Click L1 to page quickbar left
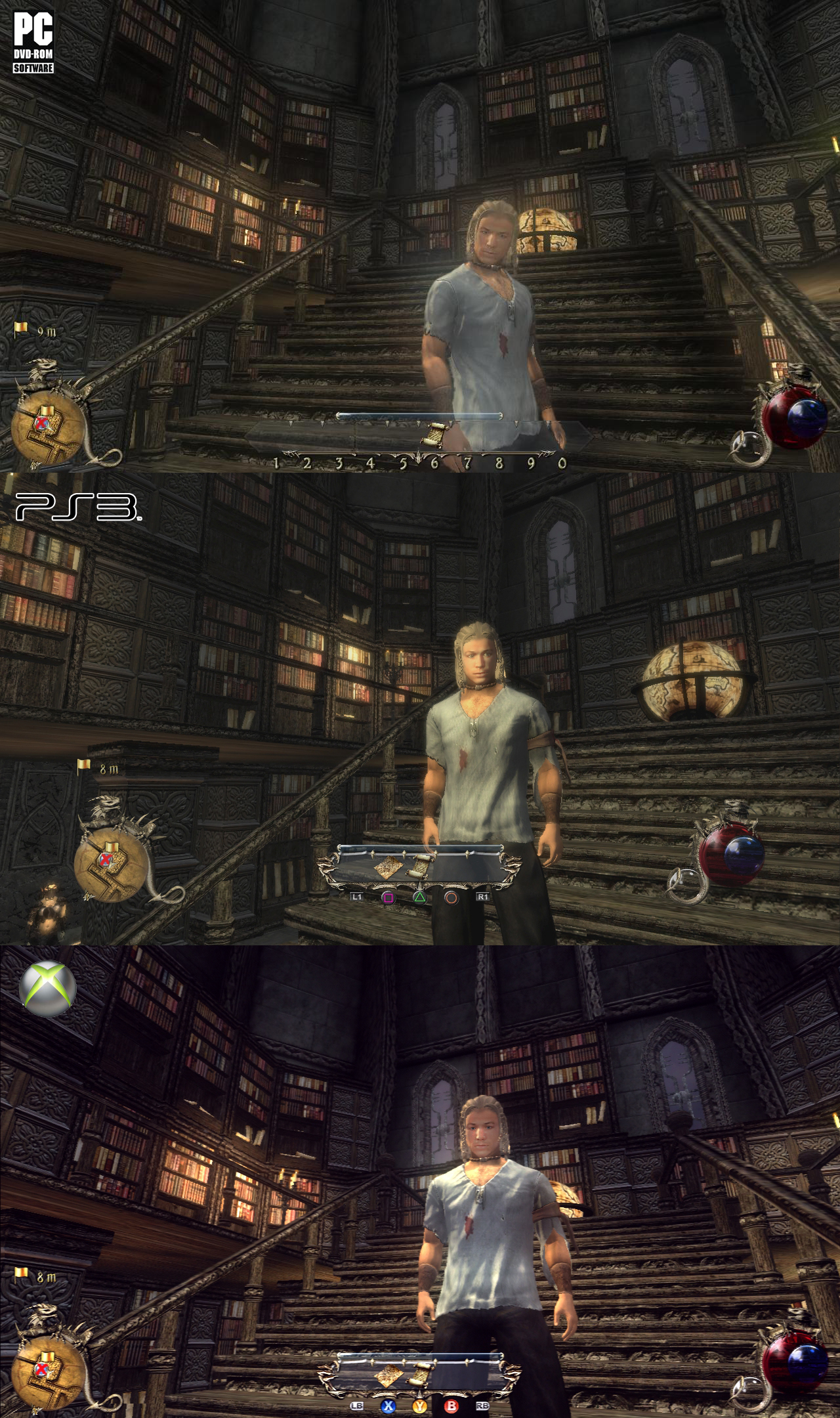The image size is (840, 1418). tap(357, 897)
